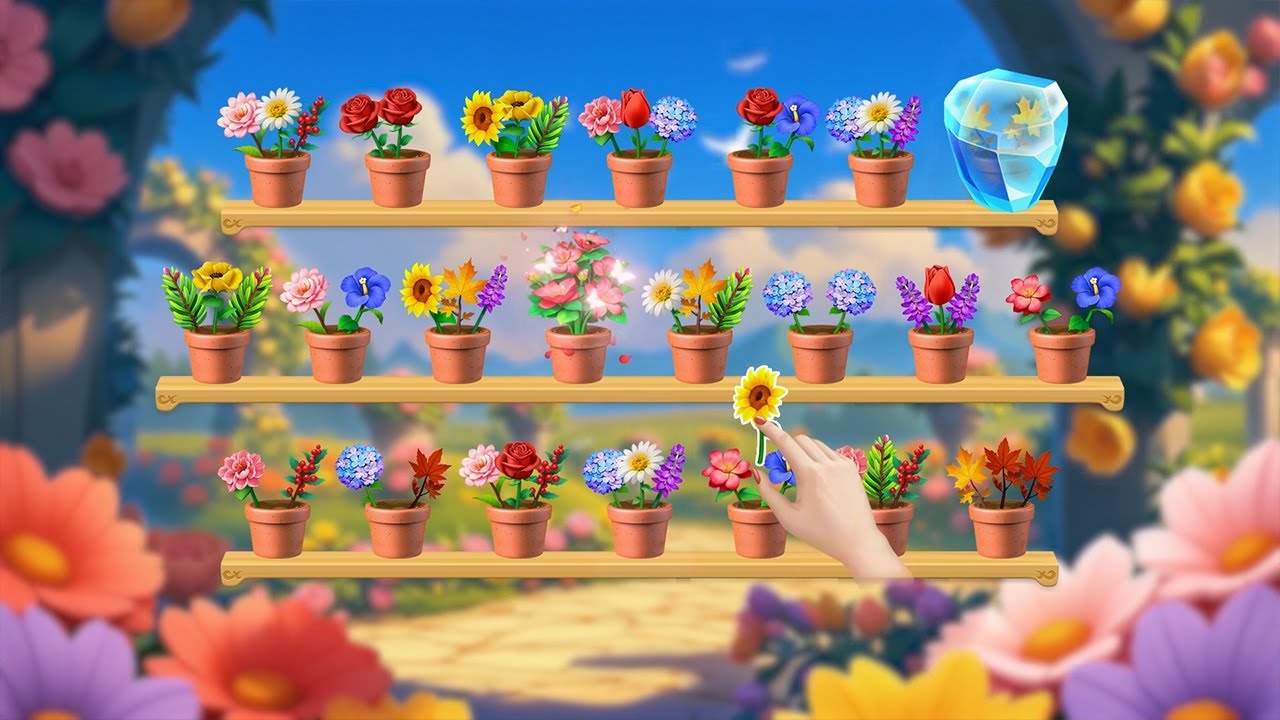The width and height of the screenshot is (1280, 720).
Task: Pick the pot with sunflower, maple leaf and lavender
Action: pyautogui.click(x=457, y=353)
